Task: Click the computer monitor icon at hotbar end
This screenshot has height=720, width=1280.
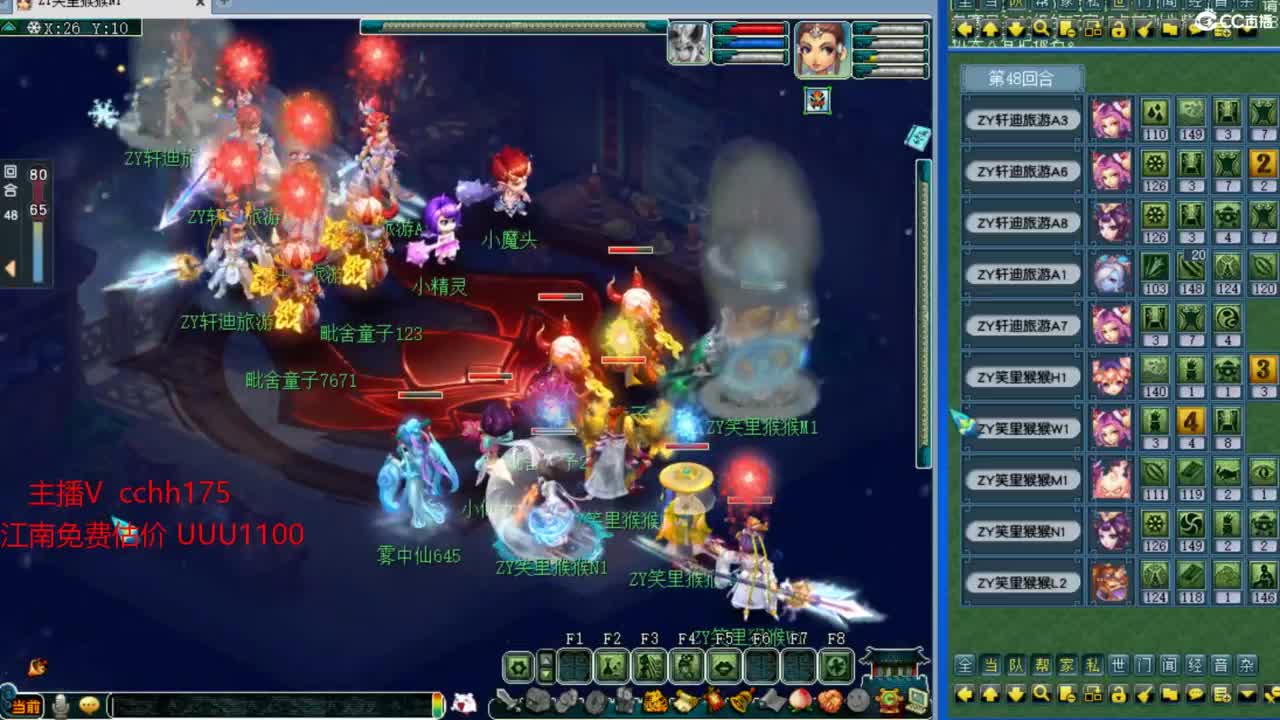Action: (x=917, y=699)
